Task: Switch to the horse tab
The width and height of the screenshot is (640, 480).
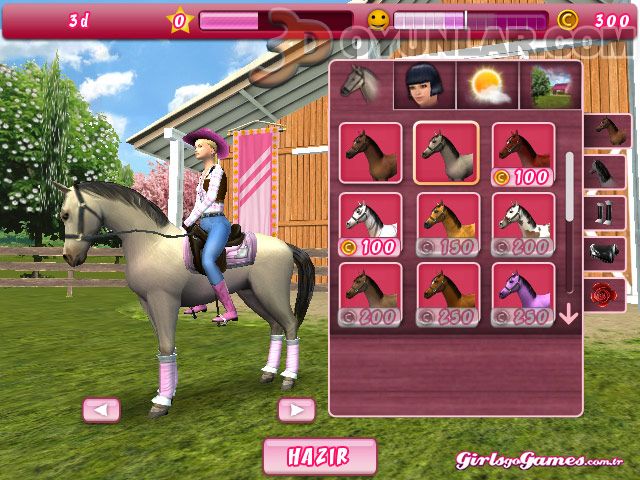Action: tap(360, 86)
